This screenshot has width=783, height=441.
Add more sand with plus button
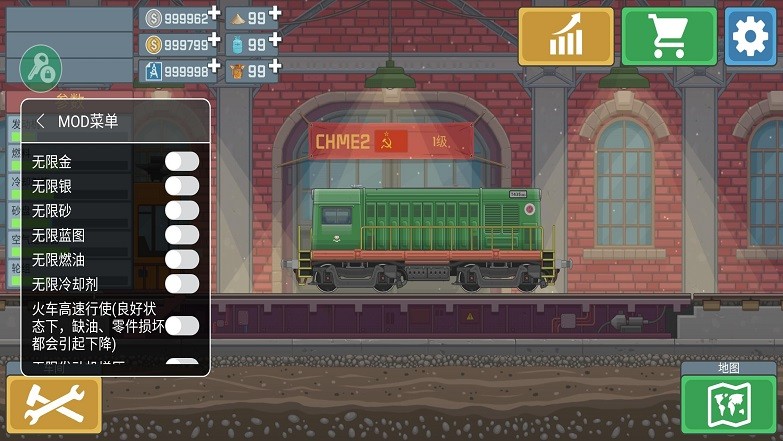coord(275,13)
